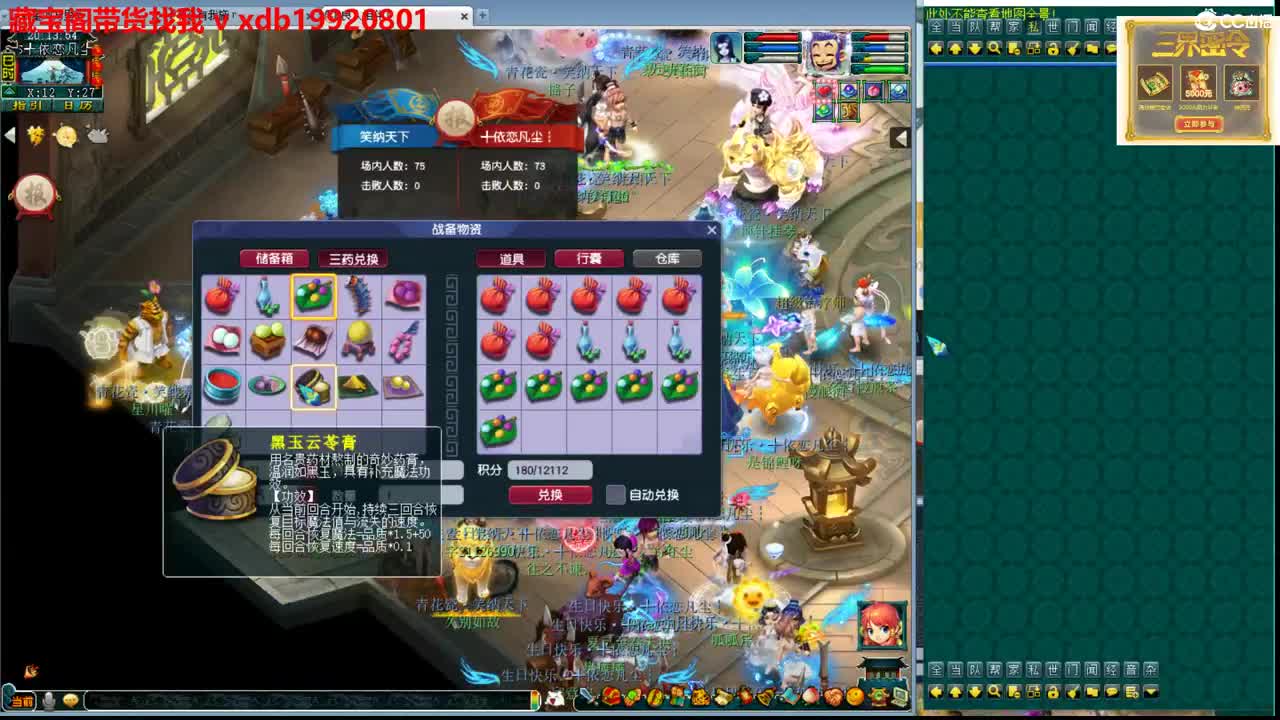This screenshot has width=1280, height=720.
Task: Click the smiley face icon on bottom toolbar
Action: [x=69, y=700]
